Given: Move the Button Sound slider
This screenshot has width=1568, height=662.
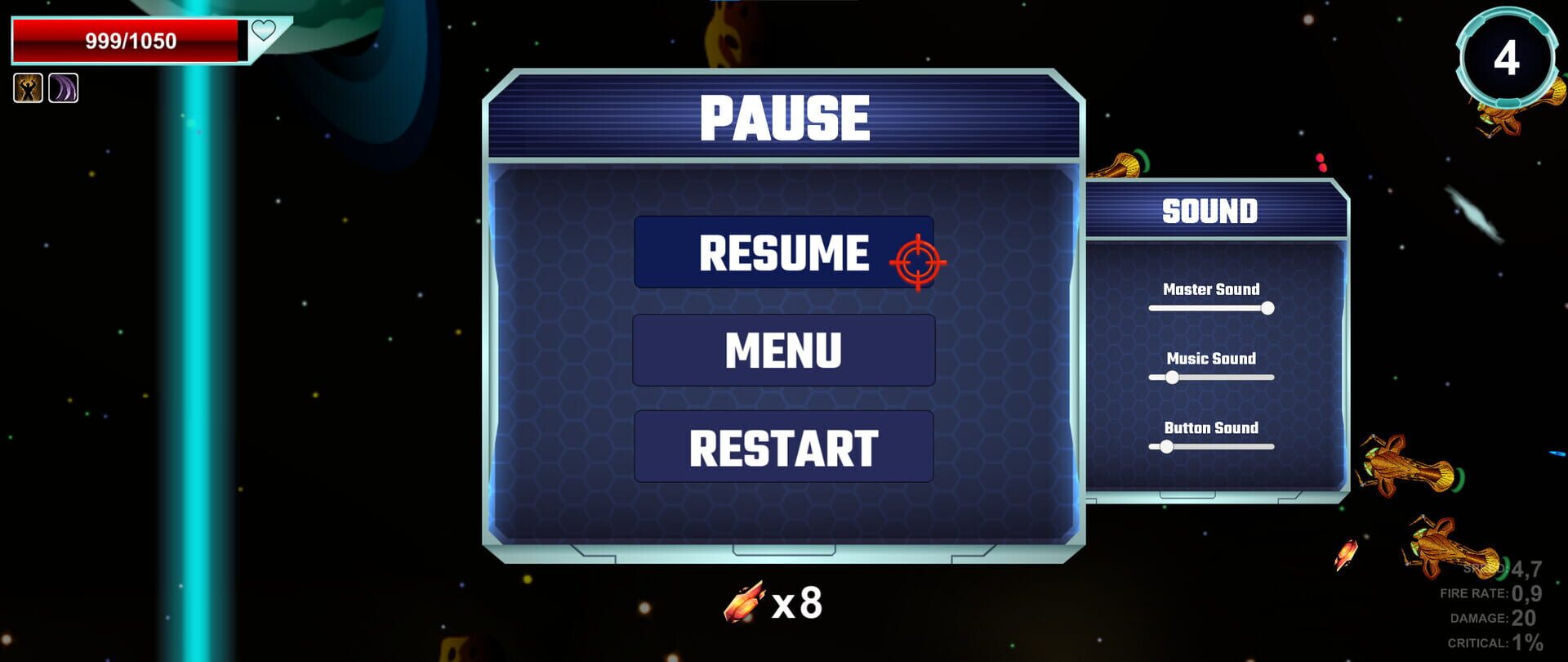Looking at the screenshot, I should click(x=1167, y=448).
